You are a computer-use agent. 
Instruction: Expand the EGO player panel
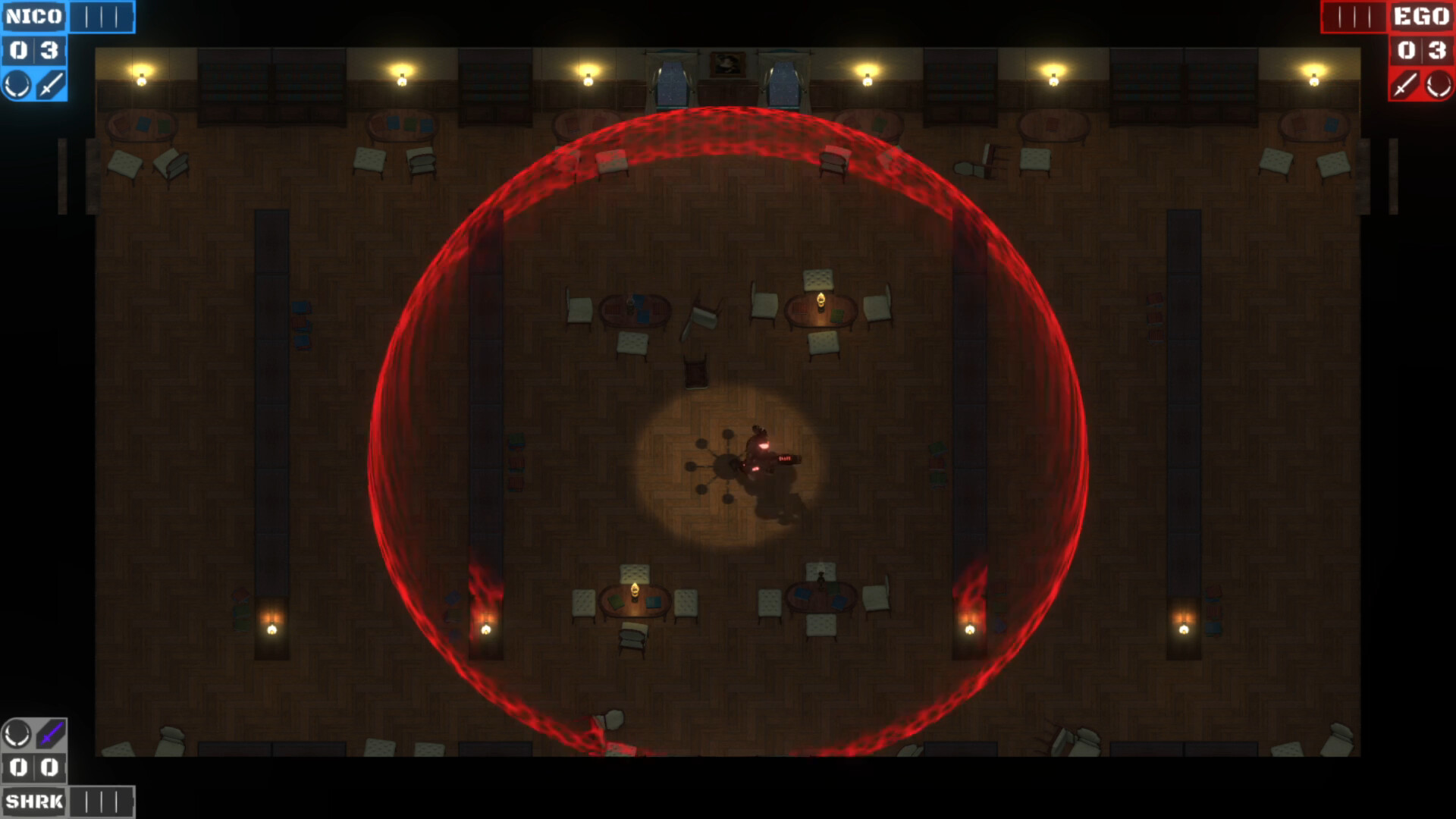(1420, 51)
